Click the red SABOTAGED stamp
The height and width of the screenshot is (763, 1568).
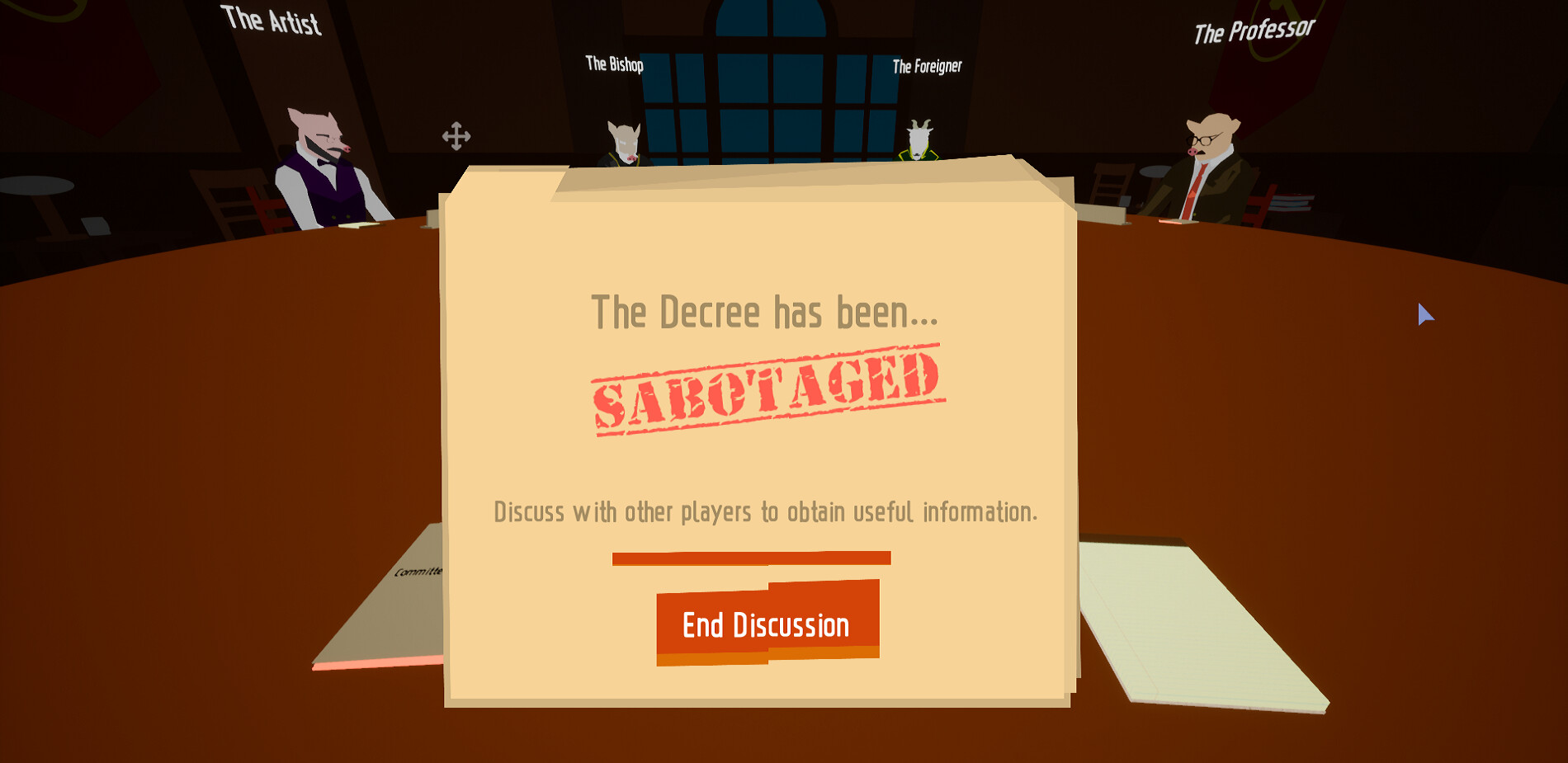[x=766, y=386]
